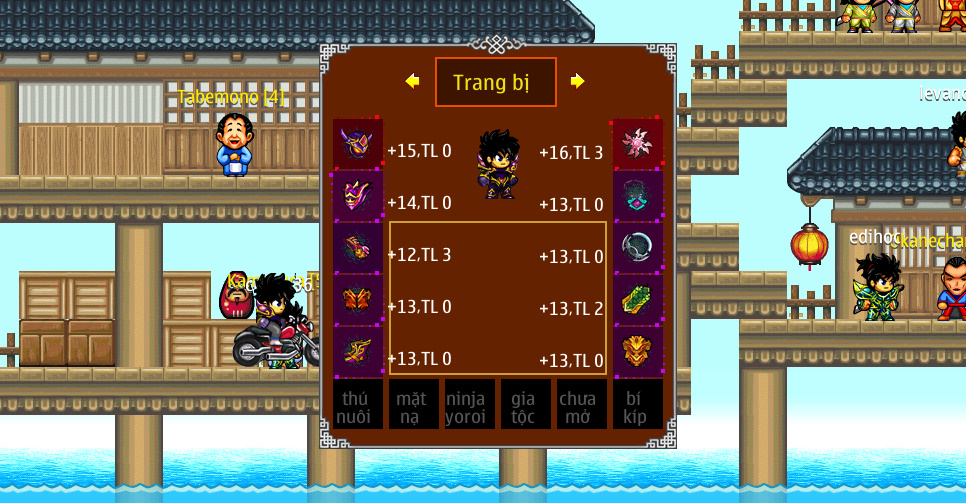This screenshot has height=503, width=966.
Task: Select the orange equipment slot, left column
Action: [x=358, y=299]
